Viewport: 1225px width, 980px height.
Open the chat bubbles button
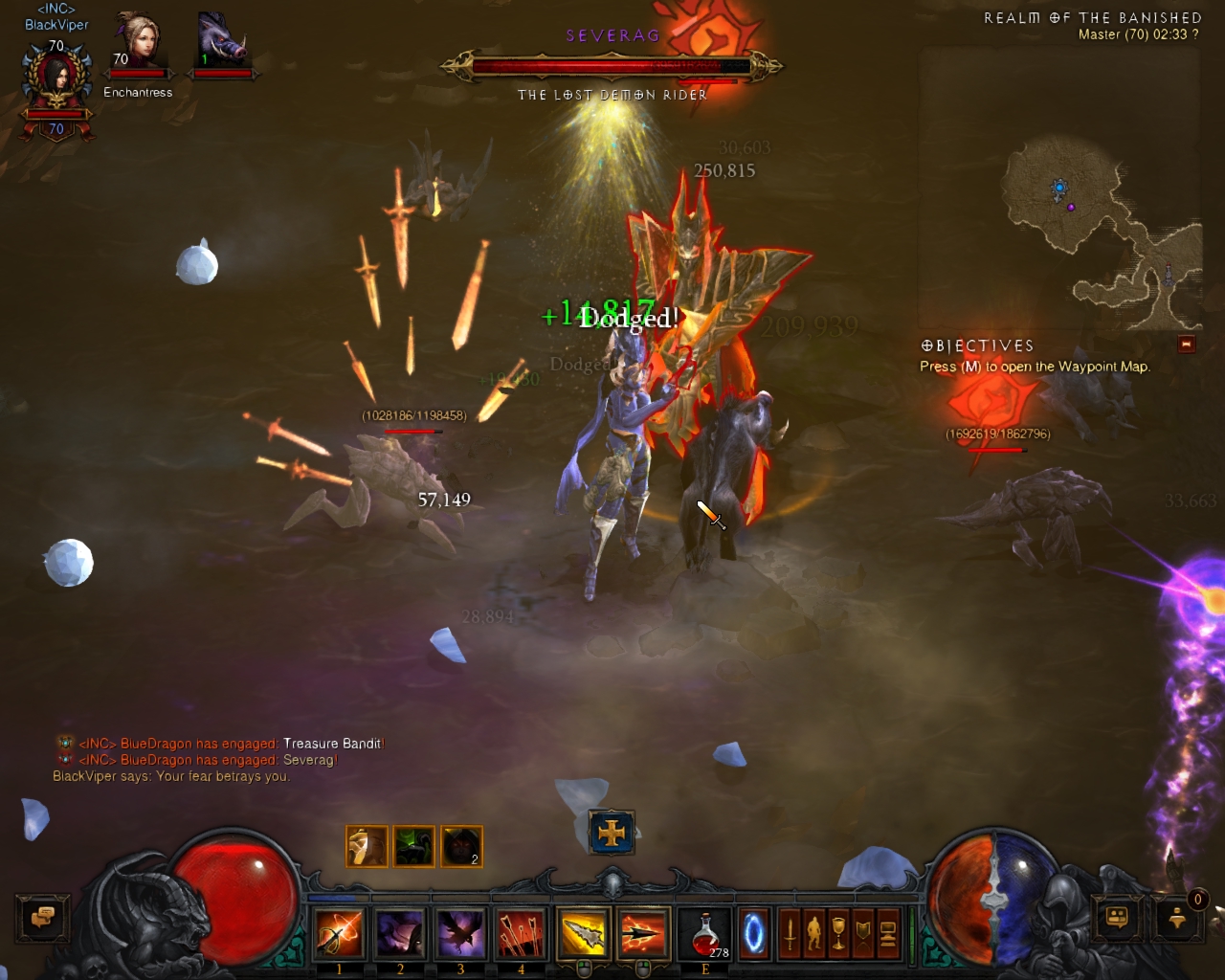42,919
